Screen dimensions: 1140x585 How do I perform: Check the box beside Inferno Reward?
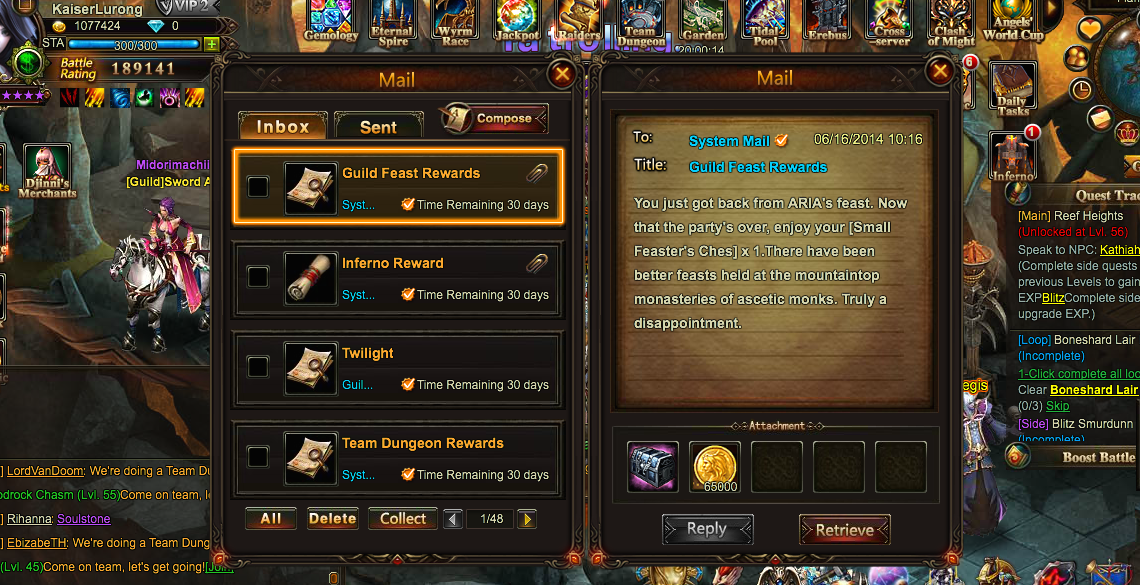(x=258, y=276)
